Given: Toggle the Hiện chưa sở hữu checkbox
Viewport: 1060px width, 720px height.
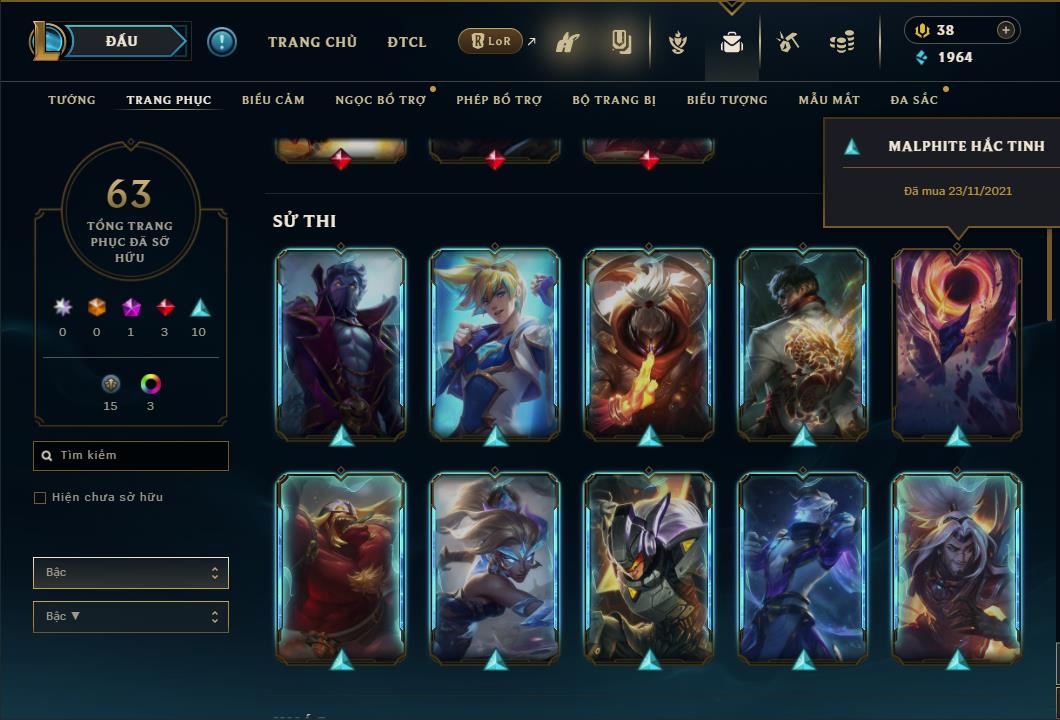Looking at the screenshot, I should (40, 498).
